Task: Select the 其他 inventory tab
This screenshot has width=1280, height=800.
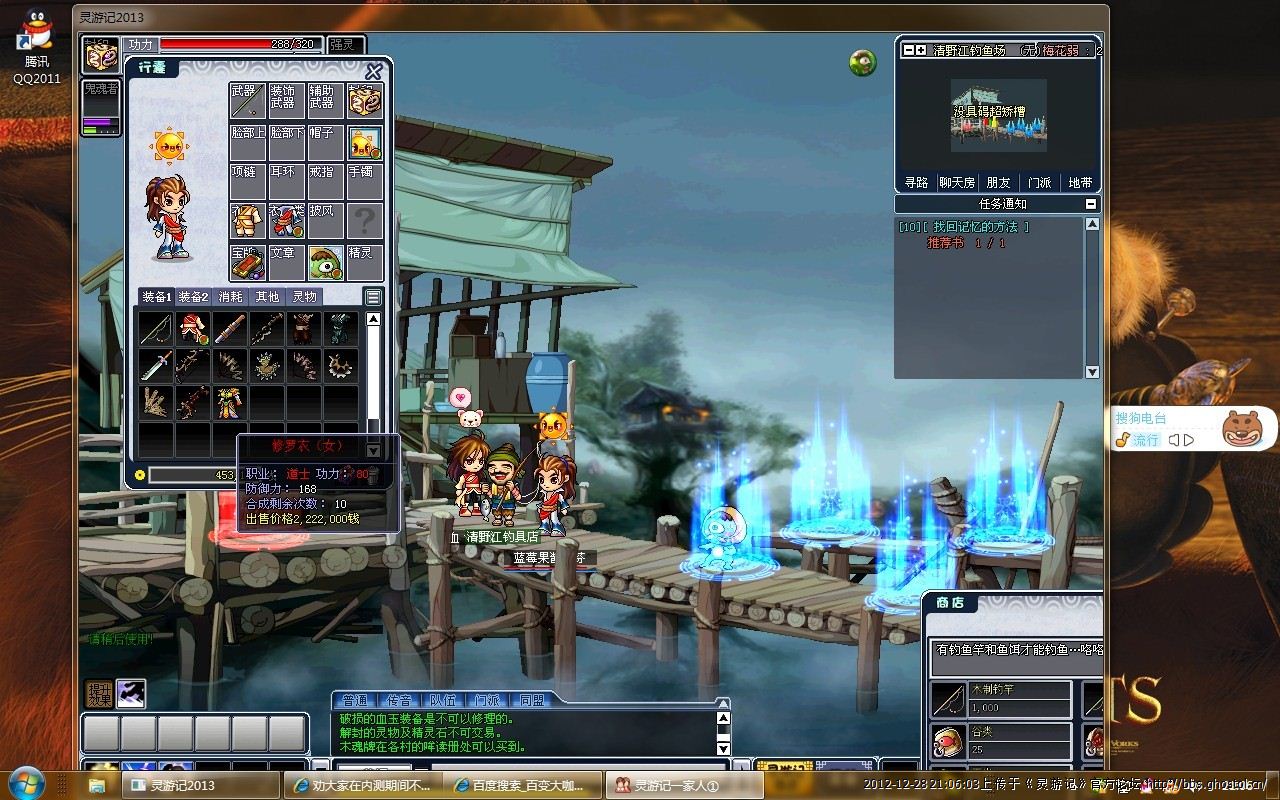Action: click(267, 297)
